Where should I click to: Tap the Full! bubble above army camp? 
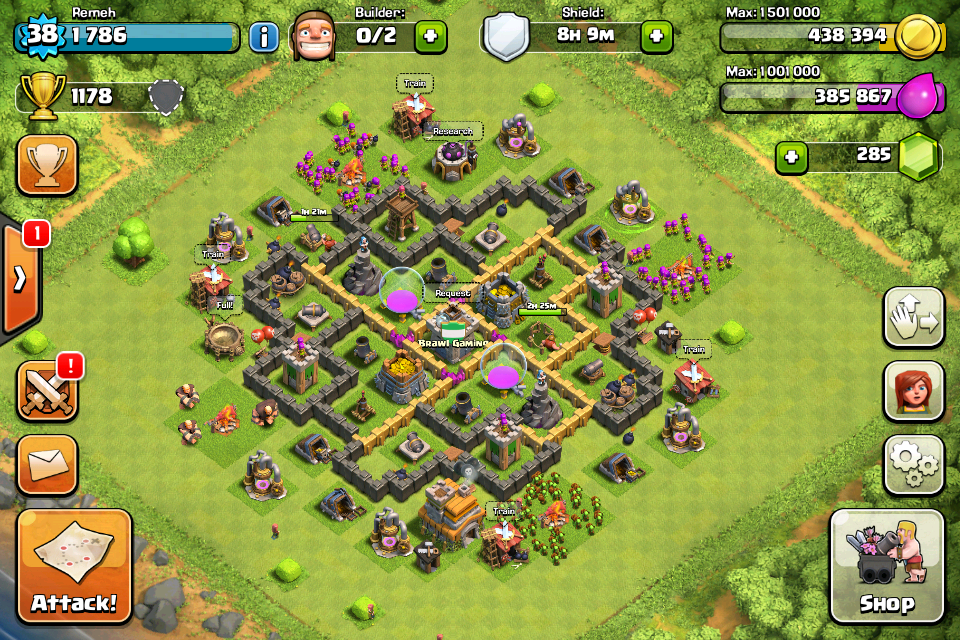223,303
